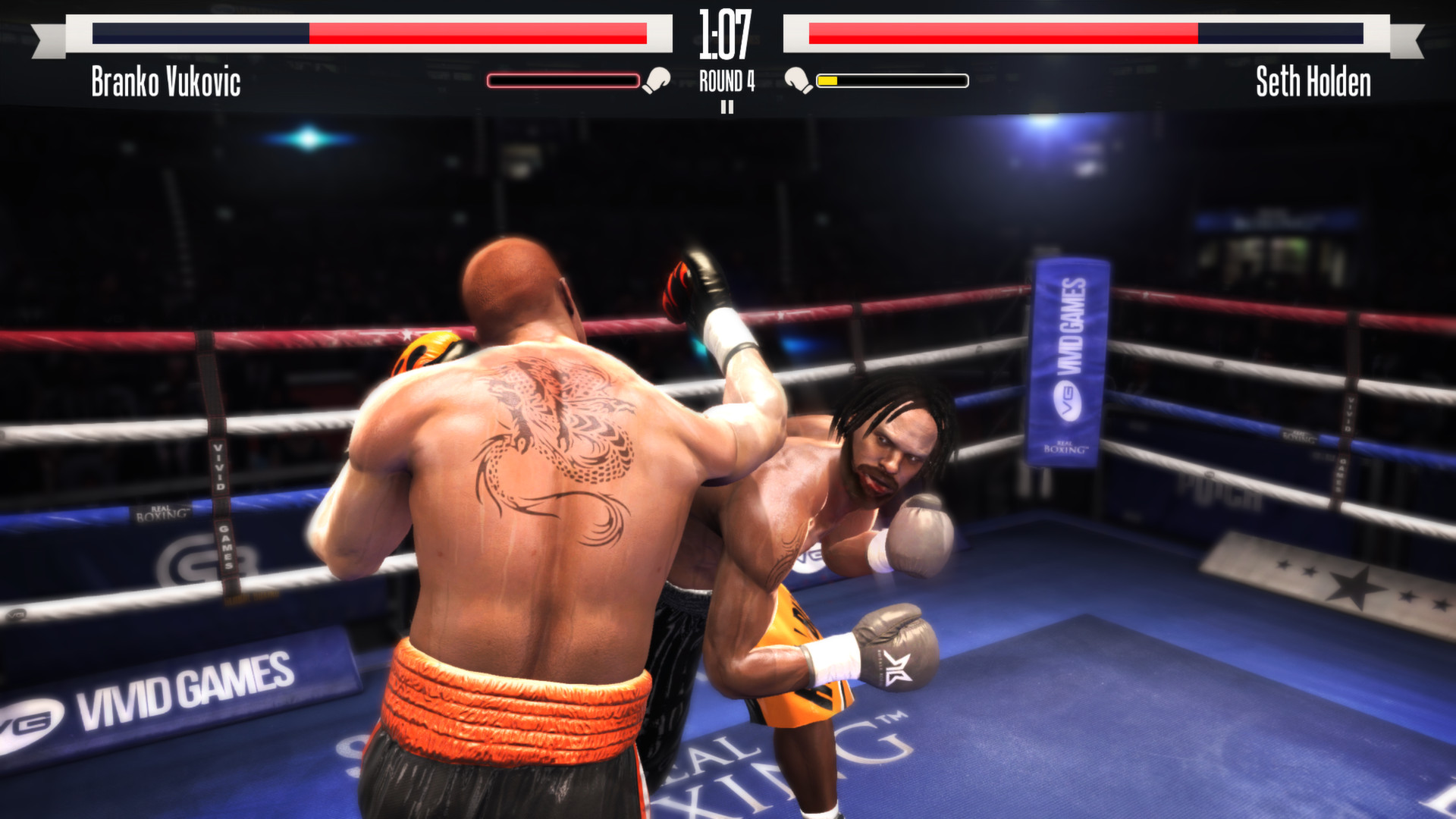Select the Seth Holden name label
The width and height of the screenshot is (1456, 819).
coord(1313,83)
